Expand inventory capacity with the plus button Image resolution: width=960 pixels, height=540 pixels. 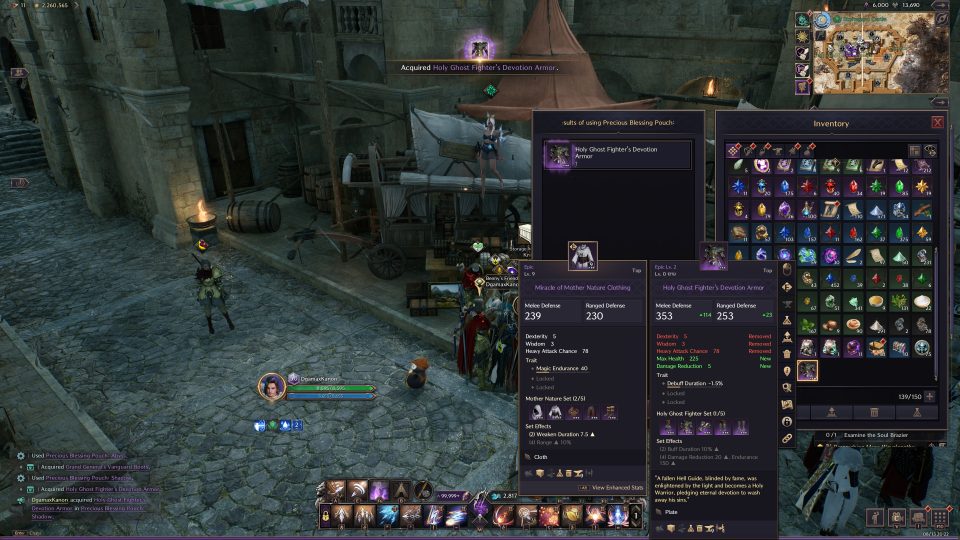tap(930, 396)
